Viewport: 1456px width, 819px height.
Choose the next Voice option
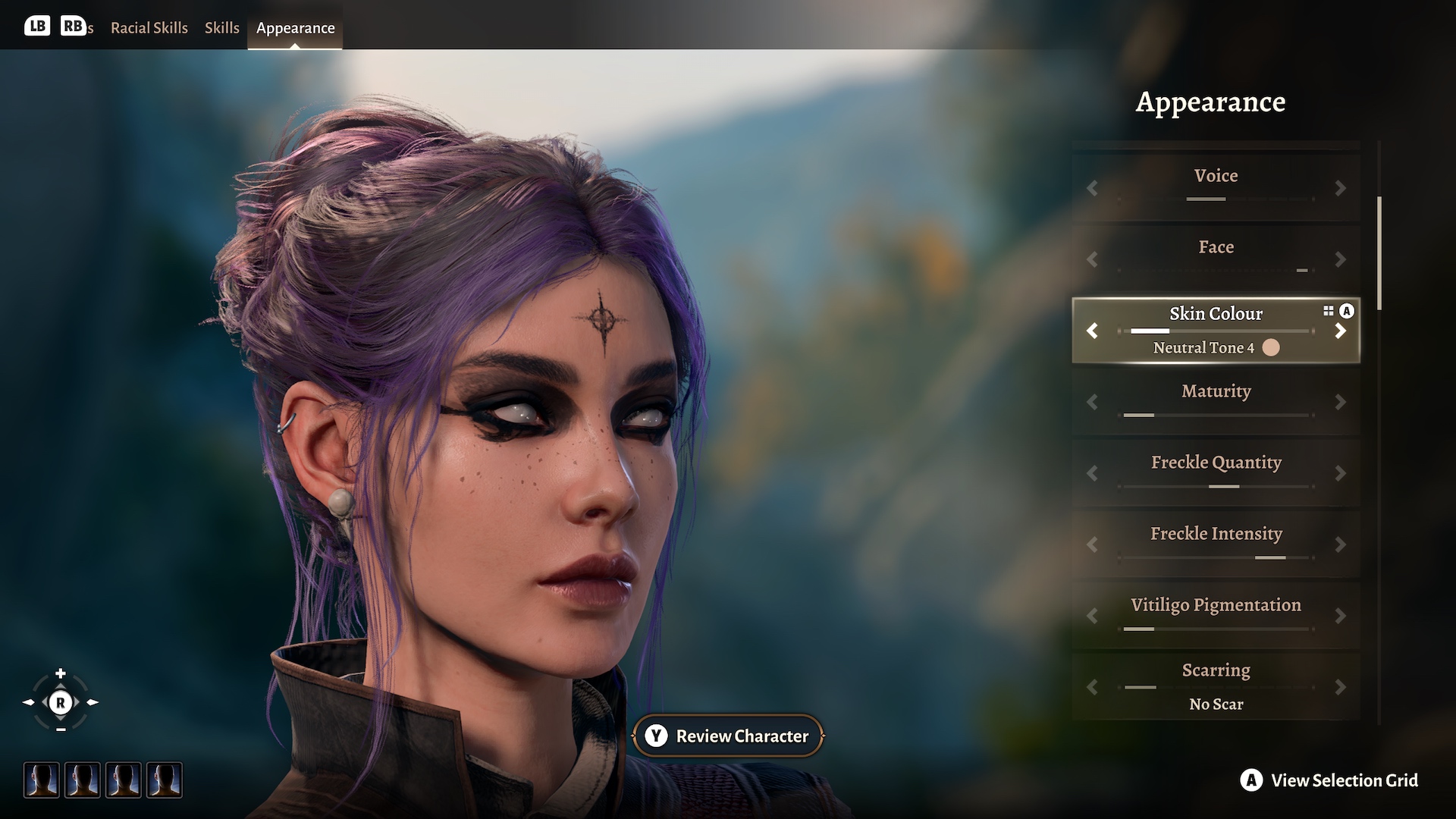1340,188
